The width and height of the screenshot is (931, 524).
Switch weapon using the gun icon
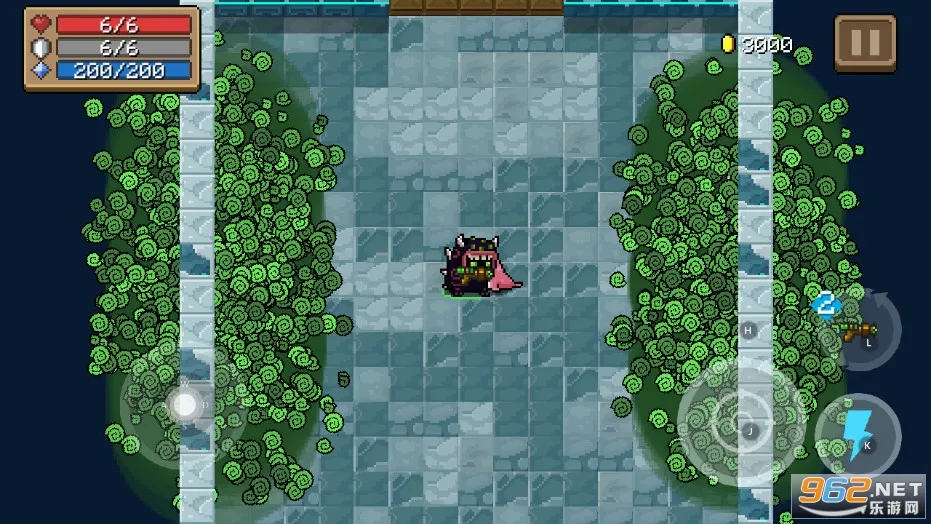pyautogui.click(x=857, y=329)
